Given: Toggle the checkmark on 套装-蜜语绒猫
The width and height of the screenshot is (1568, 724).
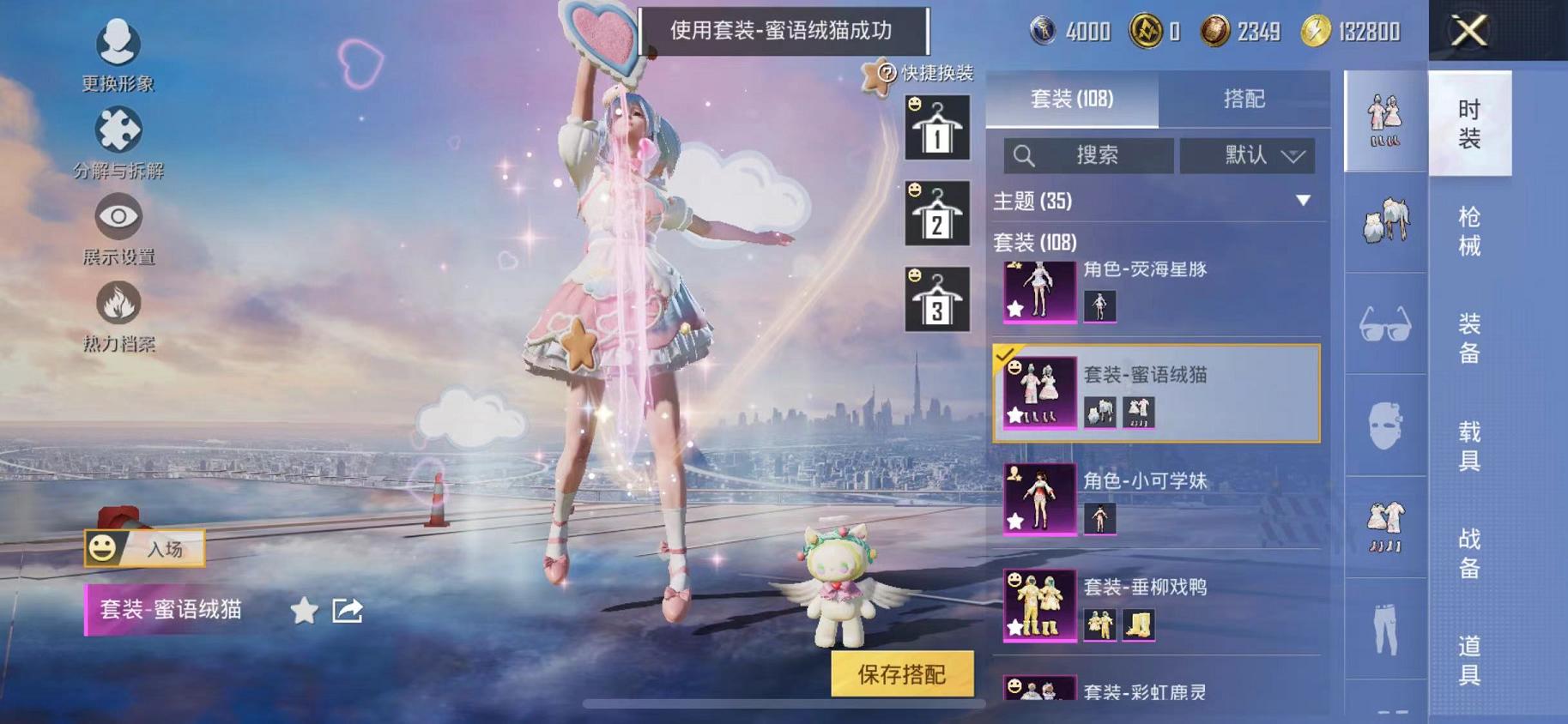Looking at the screenshot, I should [1004, 355].
